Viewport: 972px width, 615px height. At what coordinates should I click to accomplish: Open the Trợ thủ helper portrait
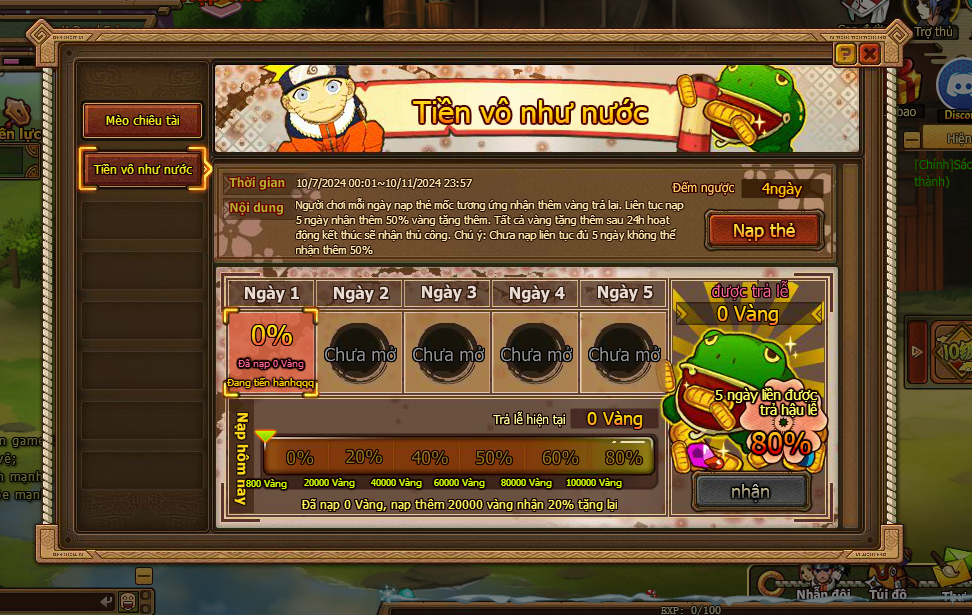pyautogui.click(x=934, y=15)
